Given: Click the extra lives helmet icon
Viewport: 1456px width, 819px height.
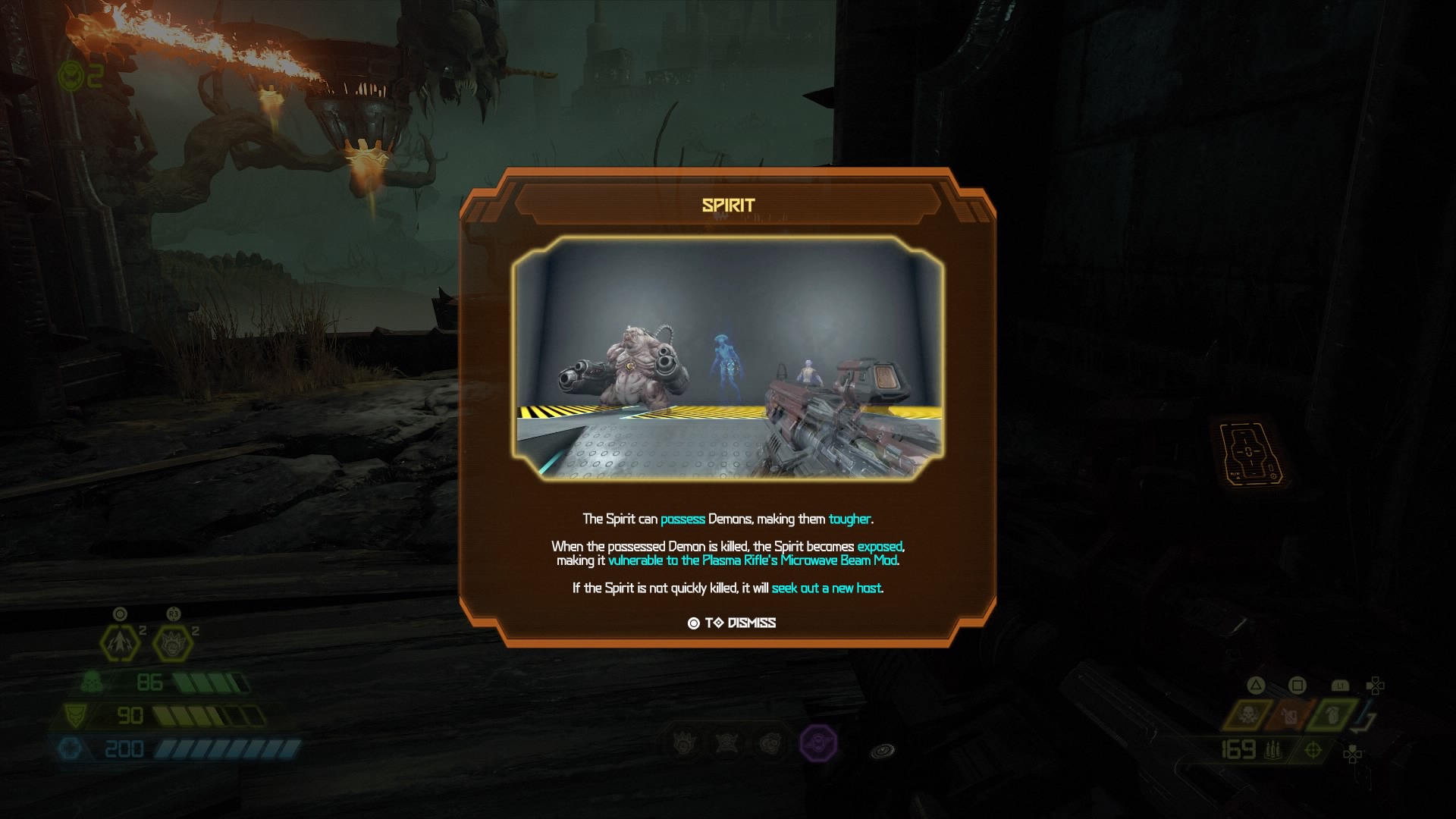Looking at the screenshot, I should [71, 76].
